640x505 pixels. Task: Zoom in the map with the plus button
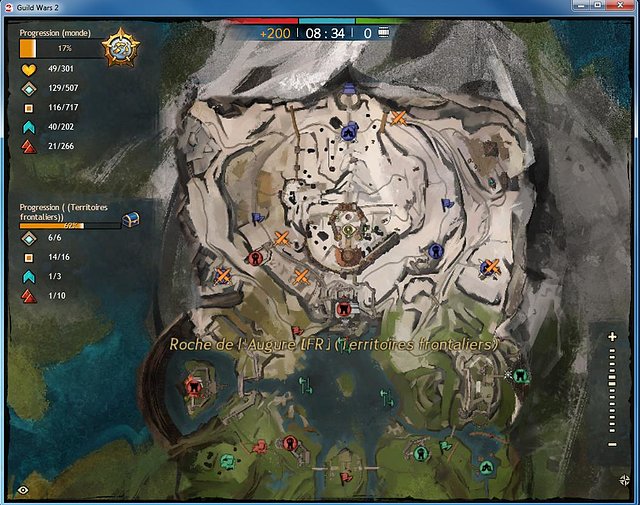click(x=613, y=338)
